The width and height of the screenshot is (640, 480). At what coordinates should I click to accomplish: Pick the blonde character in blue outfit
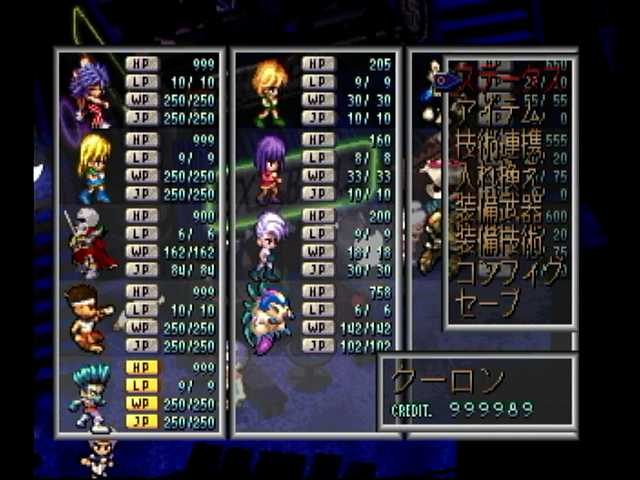(92, 168)
